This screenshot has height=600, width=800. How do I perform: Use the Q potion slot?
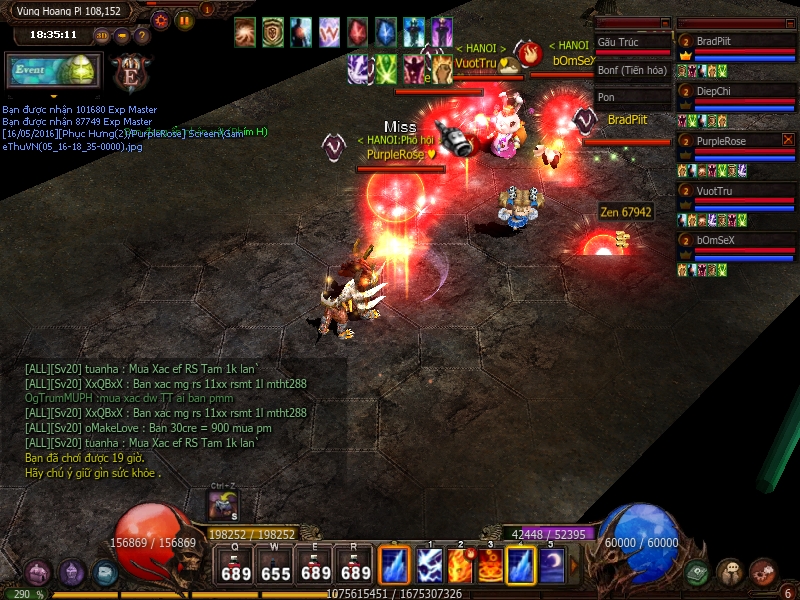coord(236,566)
